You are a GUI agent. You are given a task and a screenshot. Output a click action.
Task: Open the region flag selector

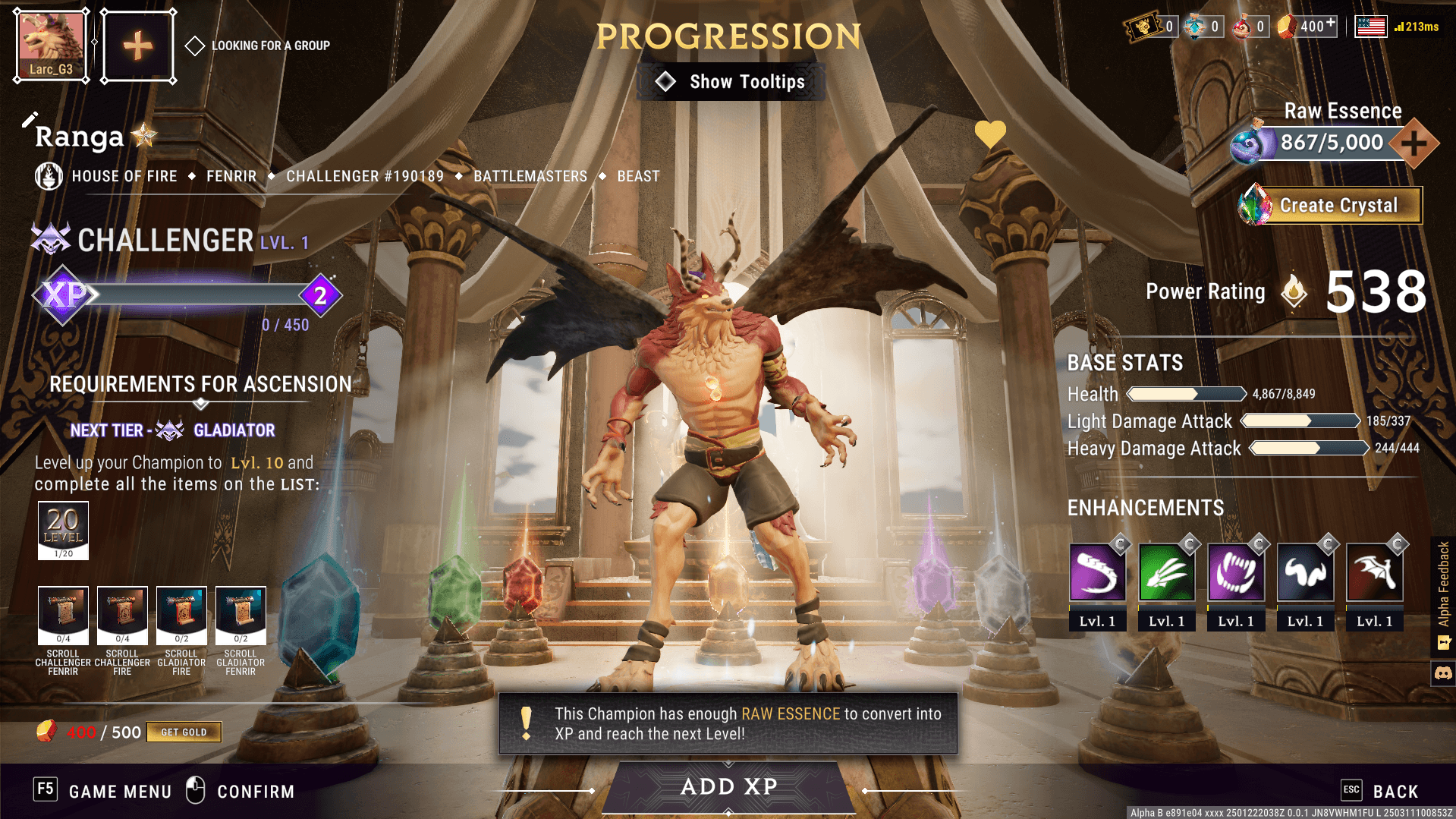pyautogui.click(x=1370, y=27)
